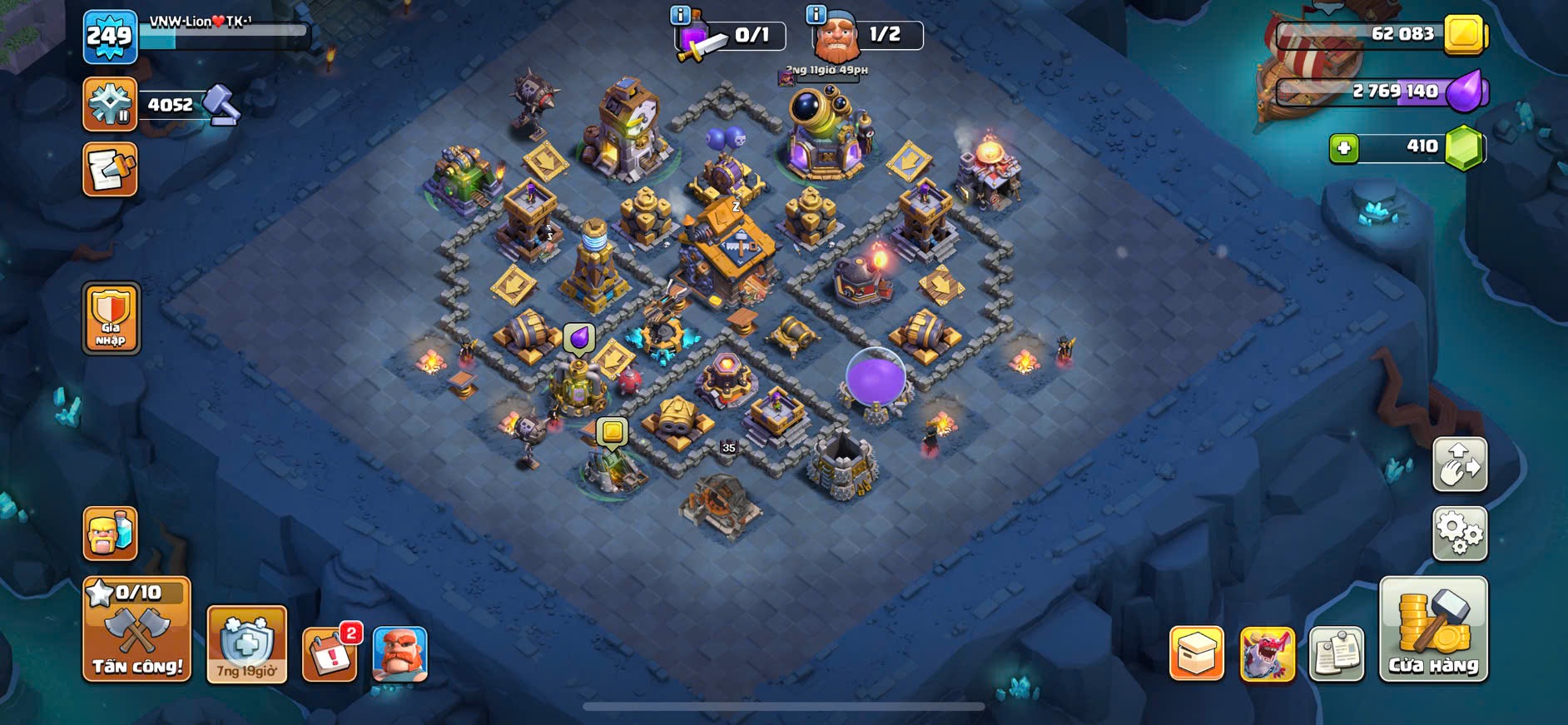
Task: Show laboratory info via 0/1 icon
Action: pyautogui.click(x=680, y=15)
